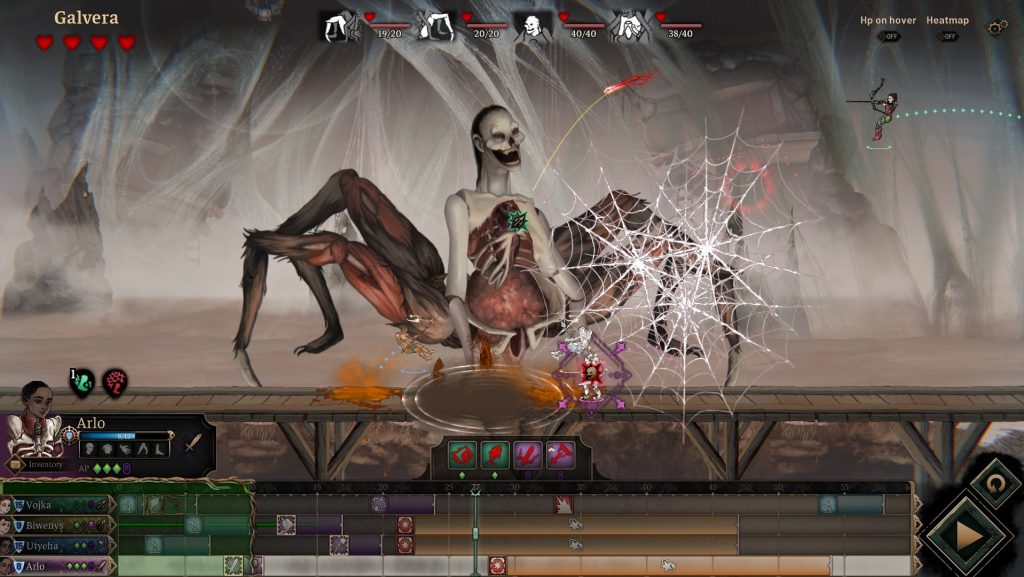Toggle the Hp on hover option
This screenshot has height=577, width=1024.
[887, 37]
